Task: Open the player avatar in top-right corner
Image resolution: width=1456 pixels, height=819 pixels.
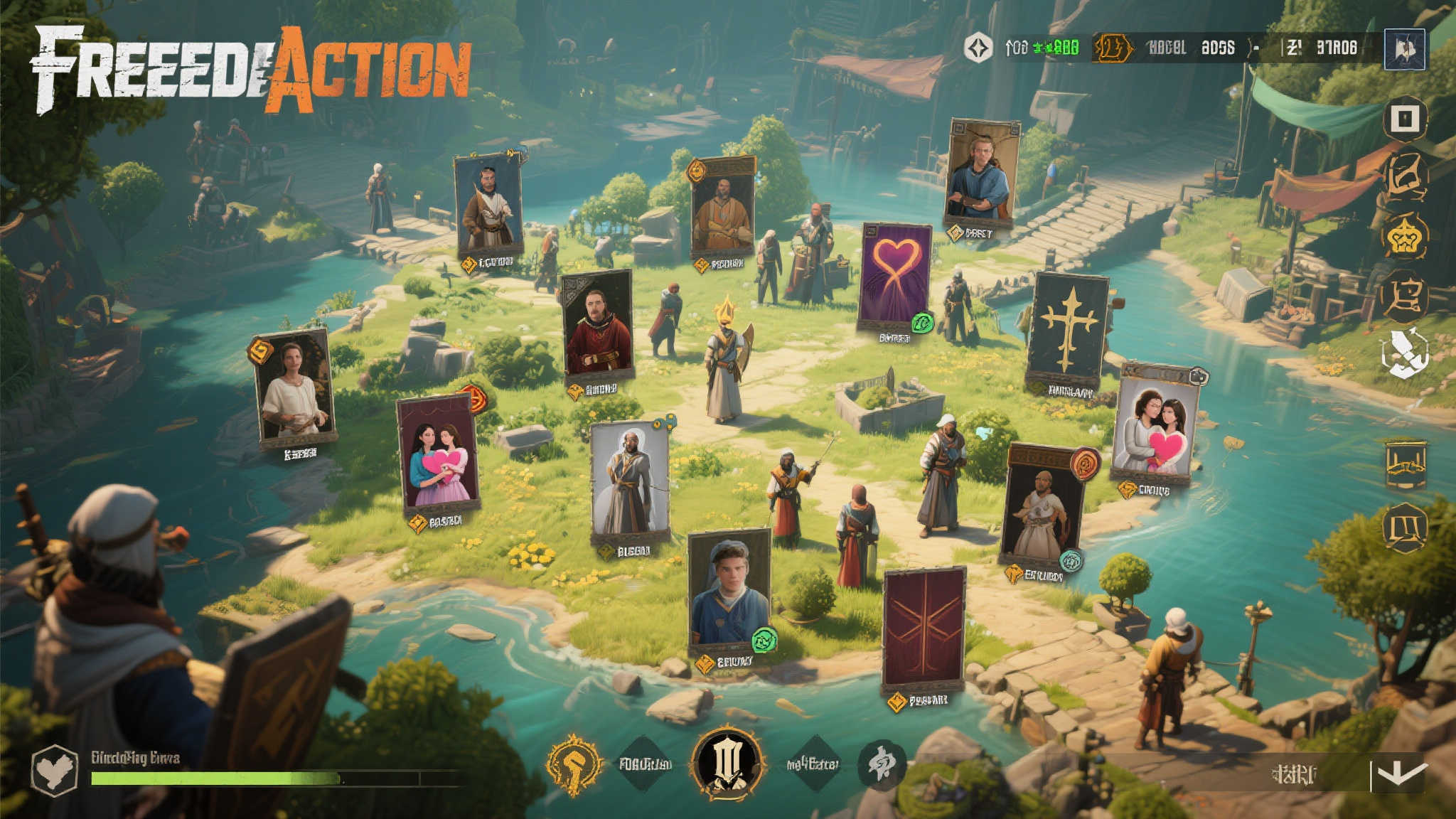Action: tap(1404, 49)
